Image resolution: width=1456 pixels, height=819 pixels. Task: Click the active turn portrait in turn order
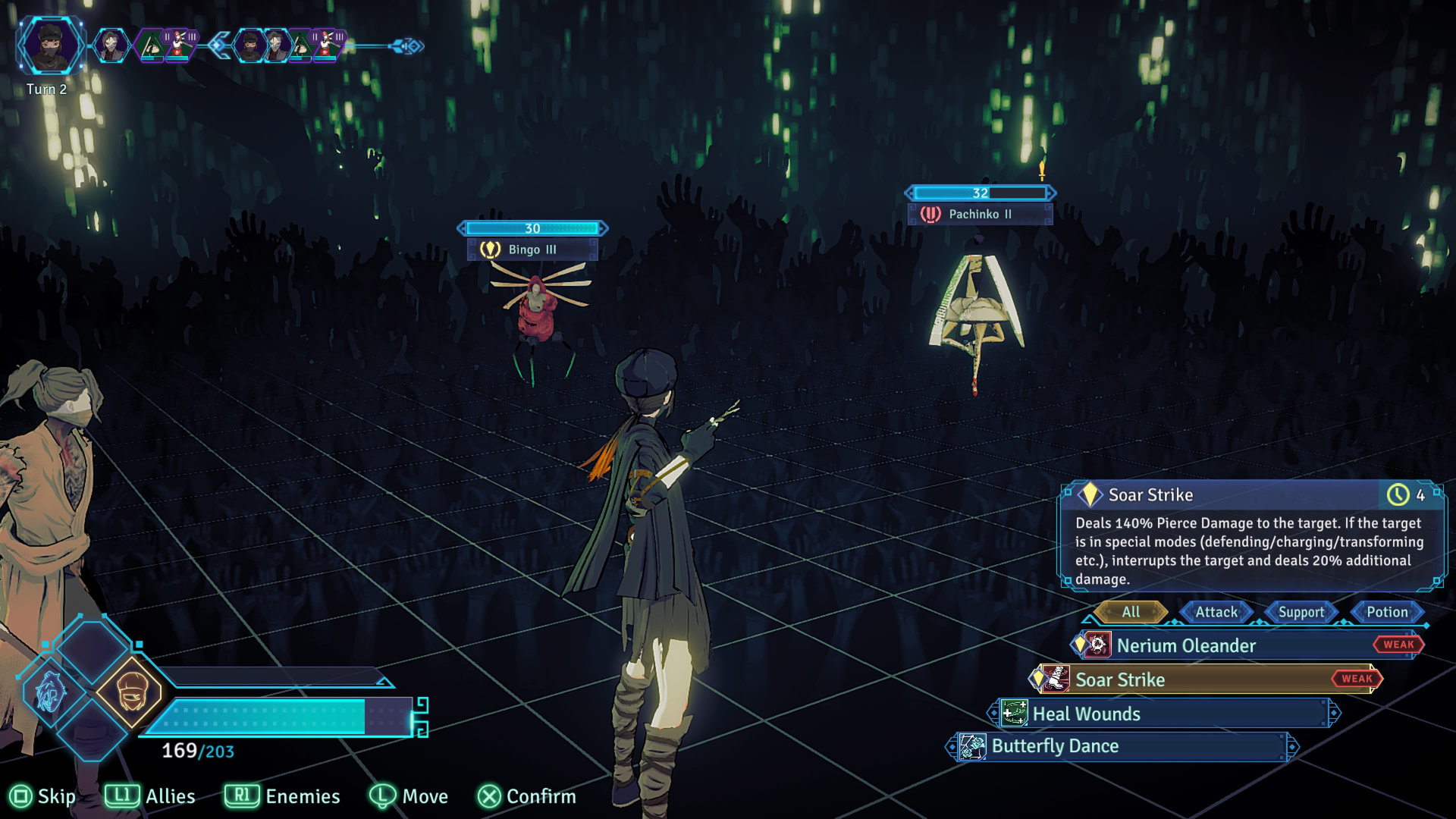[51, 45]
